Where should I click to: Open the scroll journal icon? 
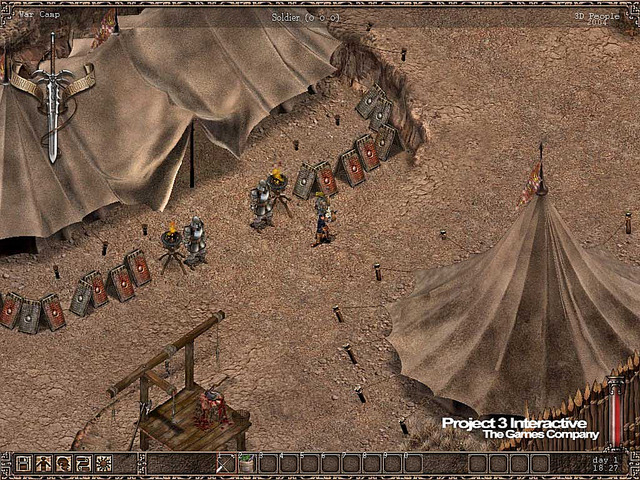pos(83,463)
